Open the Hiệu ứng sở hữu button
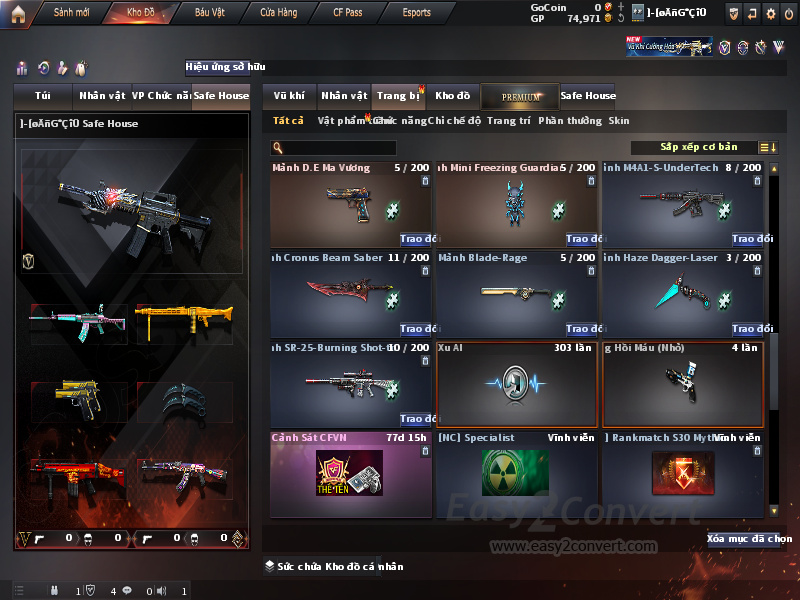800x600 pixels. [x=225, y=68]
